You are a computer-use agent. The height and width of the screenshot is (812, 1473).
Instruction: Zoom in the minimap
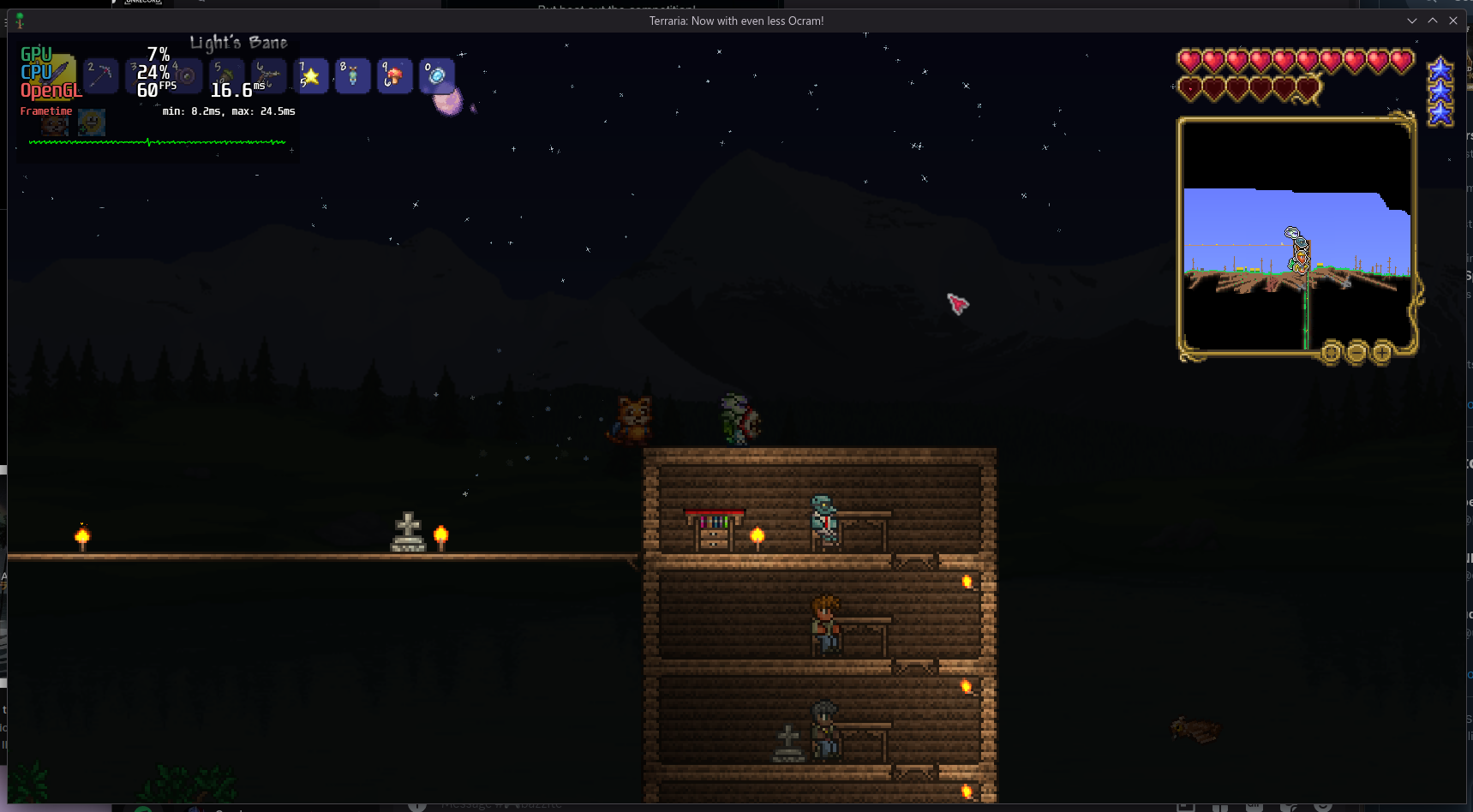1382,352
